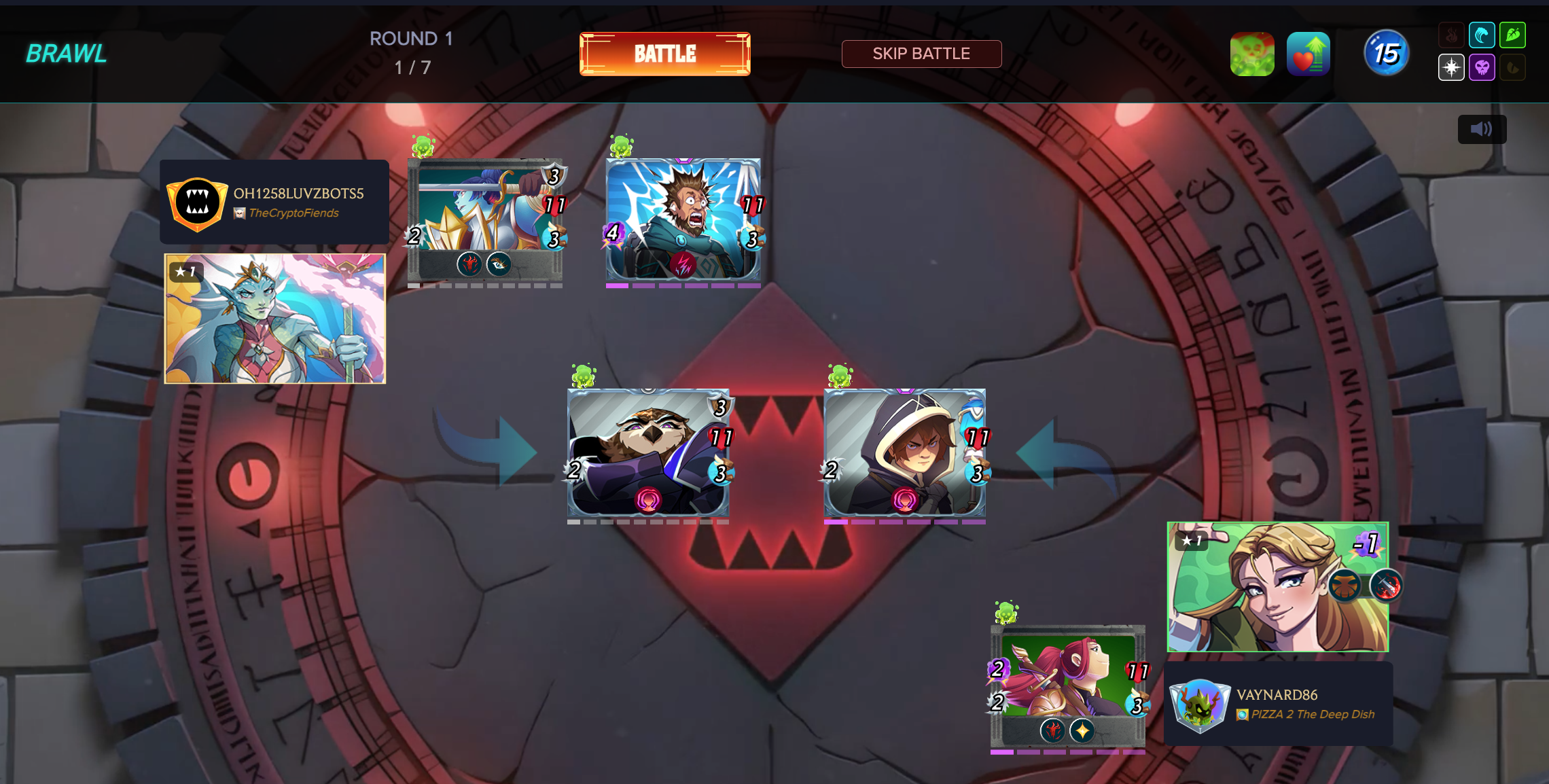Select the white star life element icon

click(1451, 67)
